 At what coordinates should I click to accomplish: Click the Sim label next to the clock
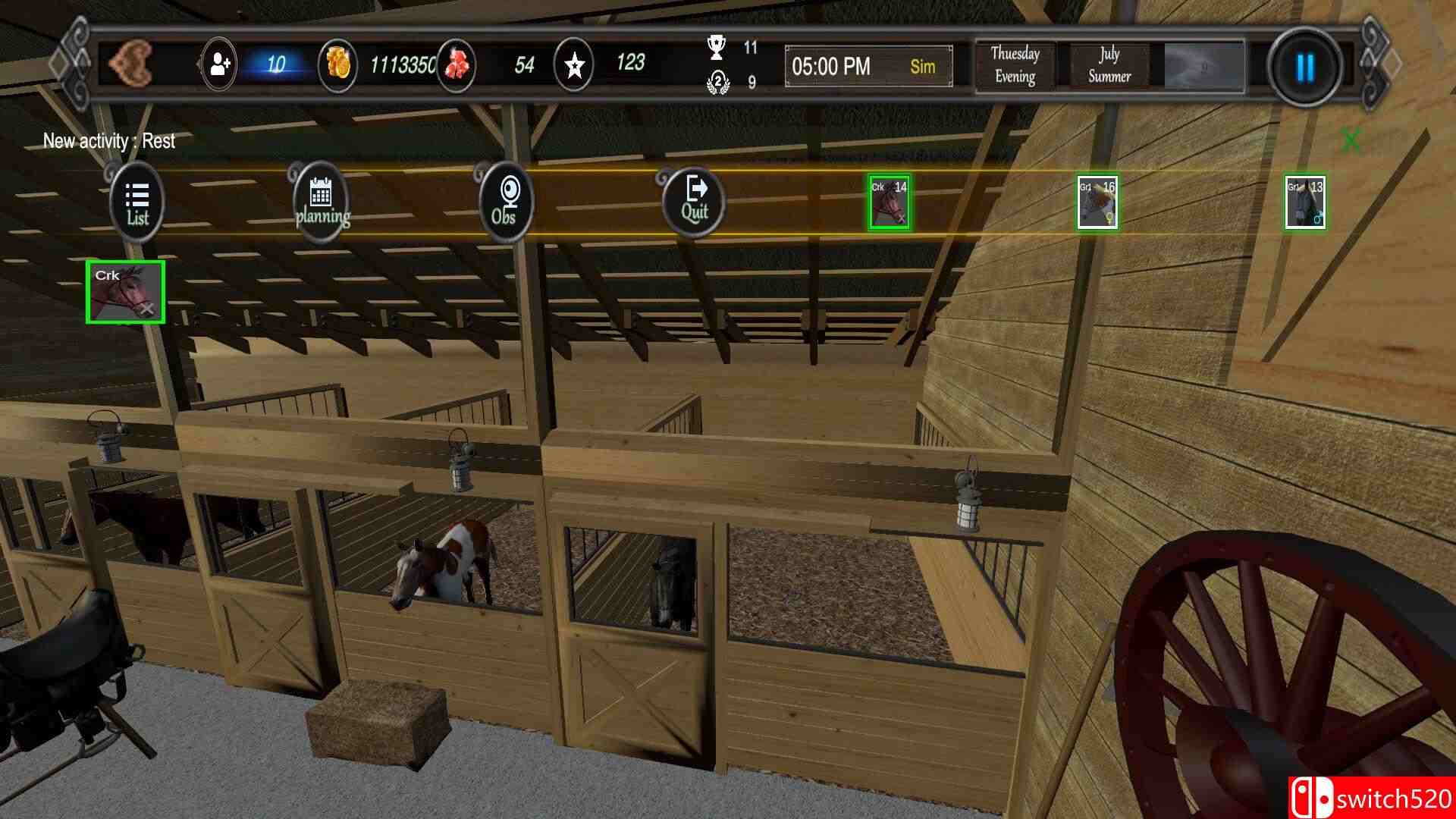tap(922, 67)
